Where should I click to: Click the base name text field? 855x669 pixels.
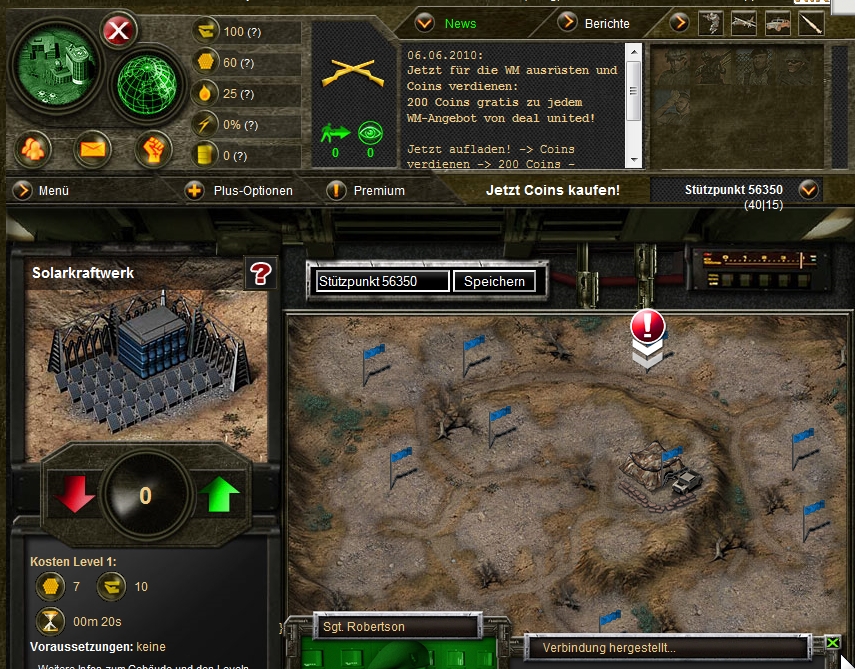coord(382,282)
